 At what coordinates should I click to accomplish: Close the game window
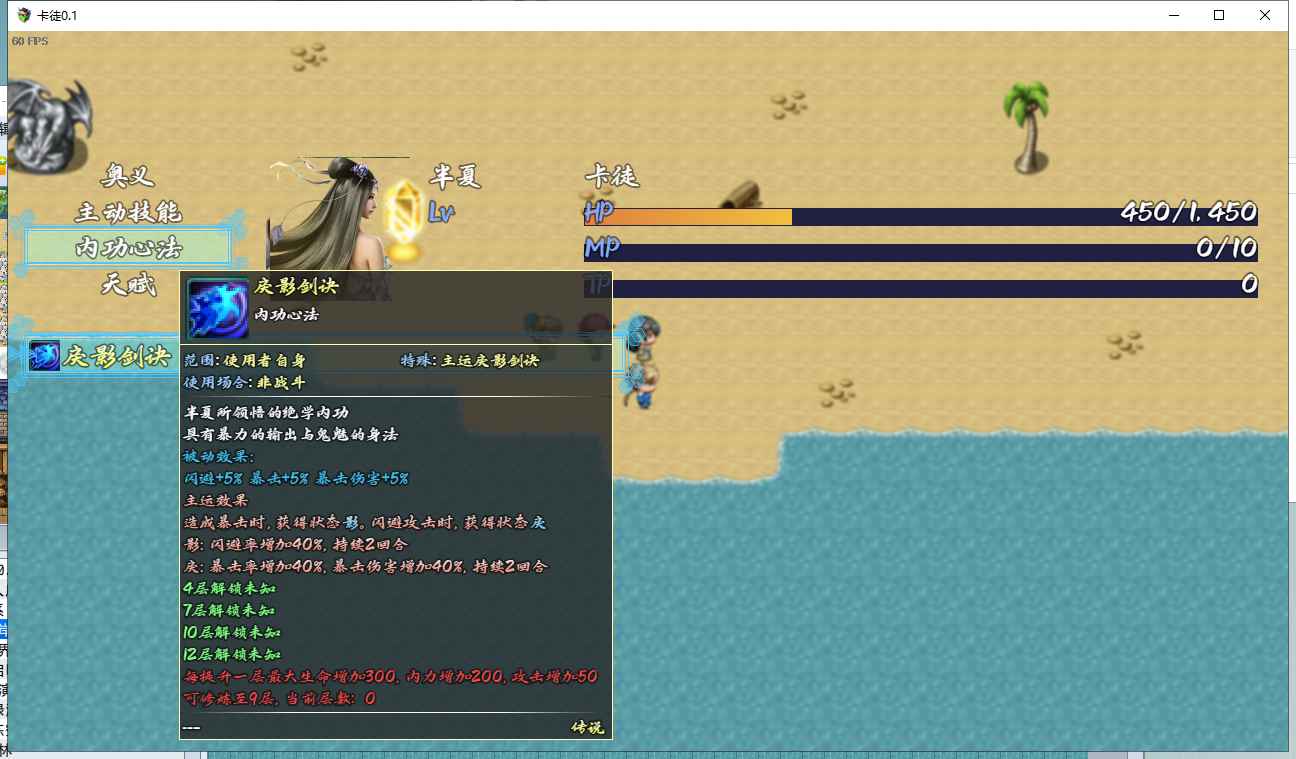point(1265,15)
